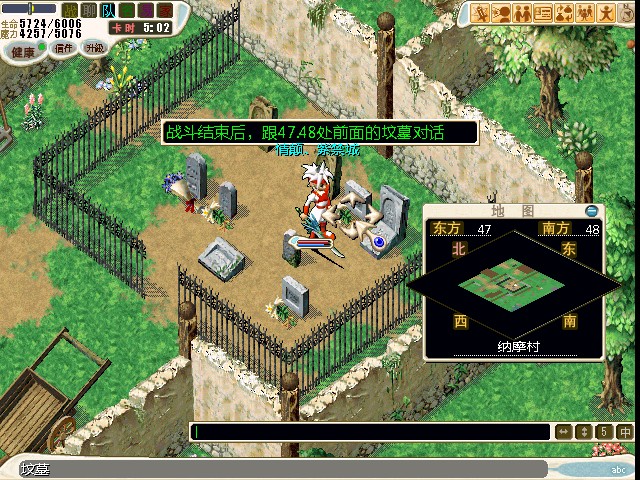Open the money bag trade icon
This screenshot has width=640, height=480.
pos(564,13)
